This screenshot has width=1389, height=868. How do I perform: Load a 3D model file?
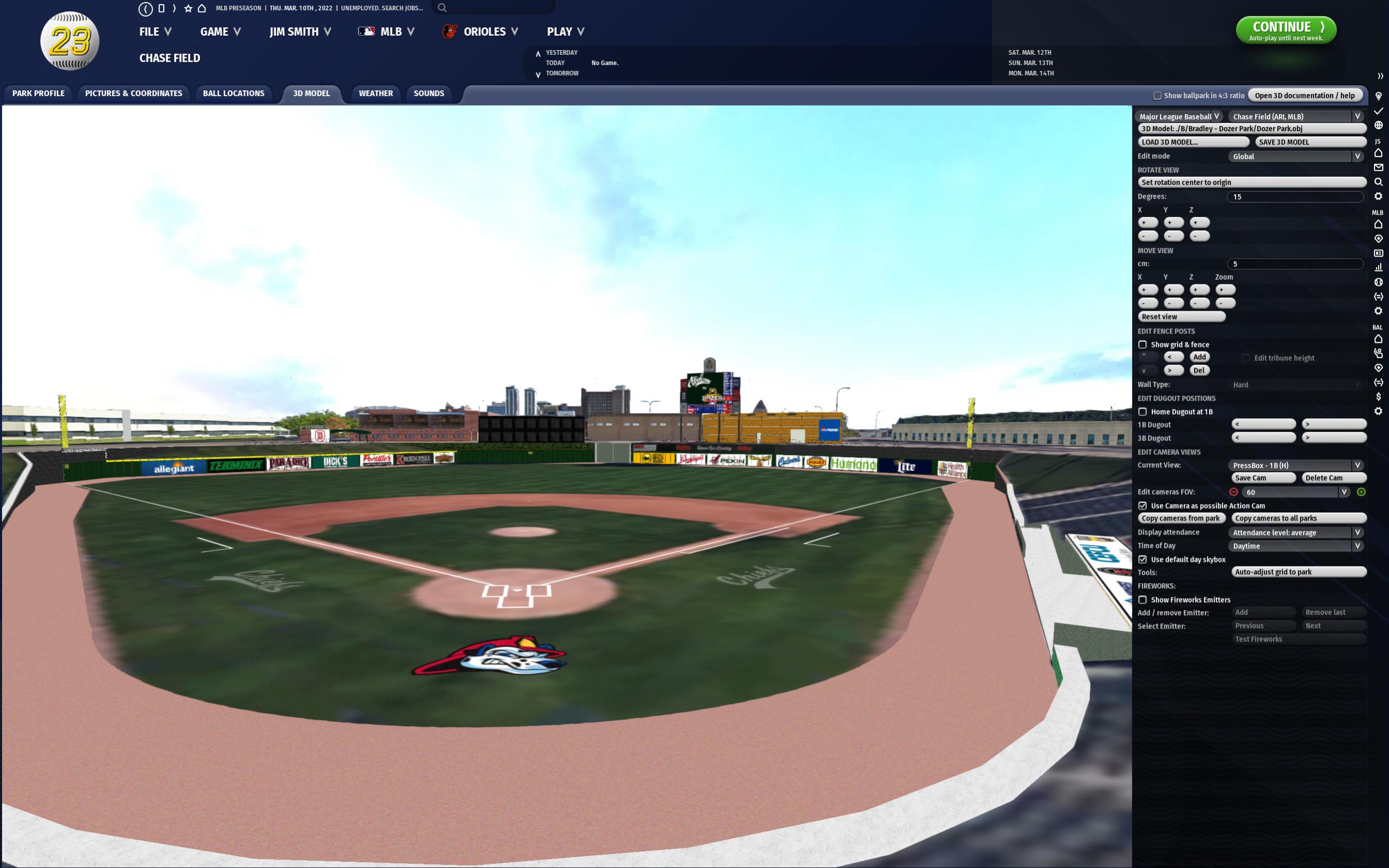pyautogui.click(x=1193, y=142)
